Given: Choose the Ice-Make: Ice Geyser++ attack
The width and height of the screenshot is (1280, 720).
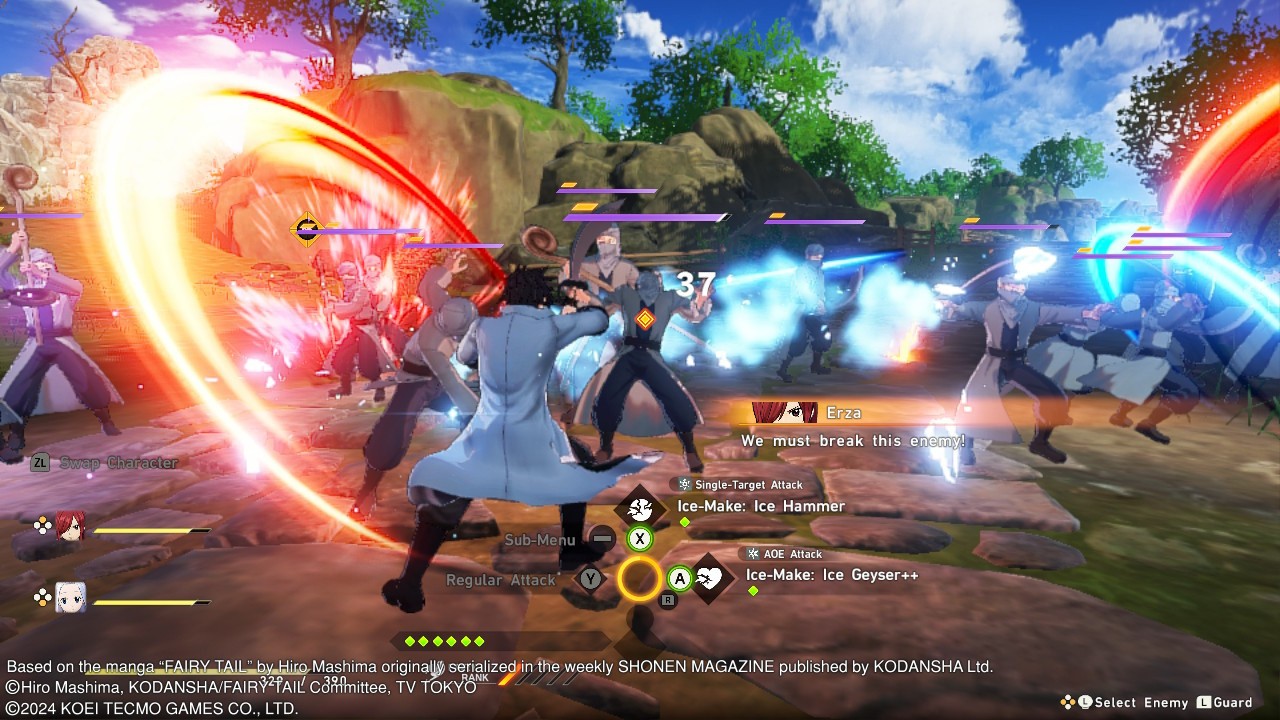Looking at the screenshot, I should [831, 575].
